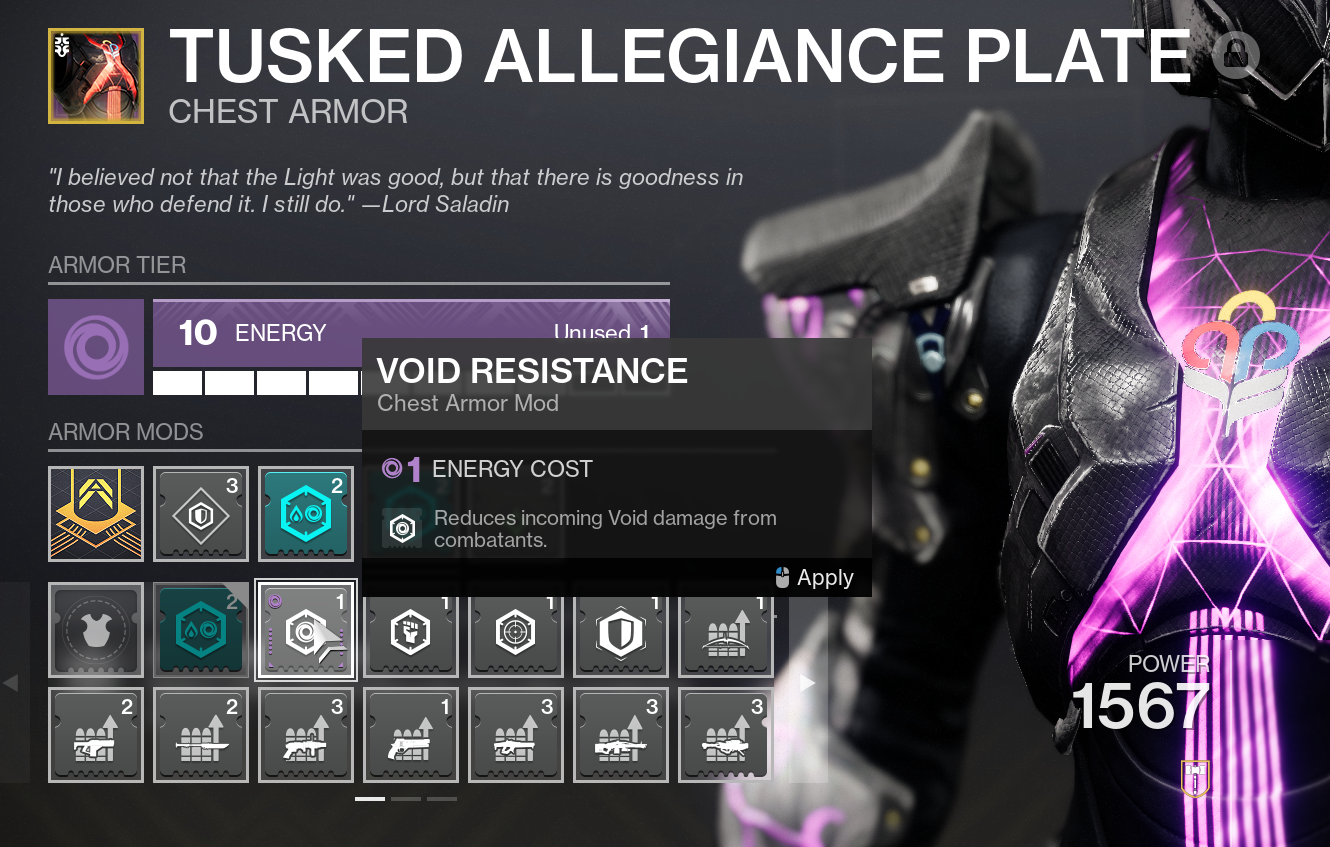The height and width of the screenshot is (847, 1330).
Task: Click the empty chest armor mod slot
Action: pos(96,630)
